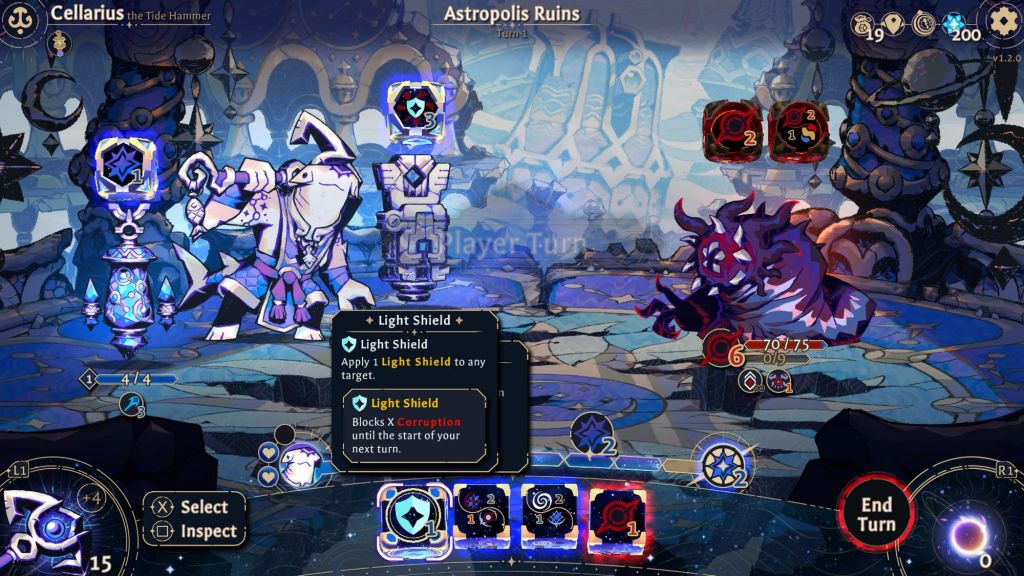This screenshot has height=576, width=1024.
Task: Open the gear settings menu
Action: (x=1001, y=21)
